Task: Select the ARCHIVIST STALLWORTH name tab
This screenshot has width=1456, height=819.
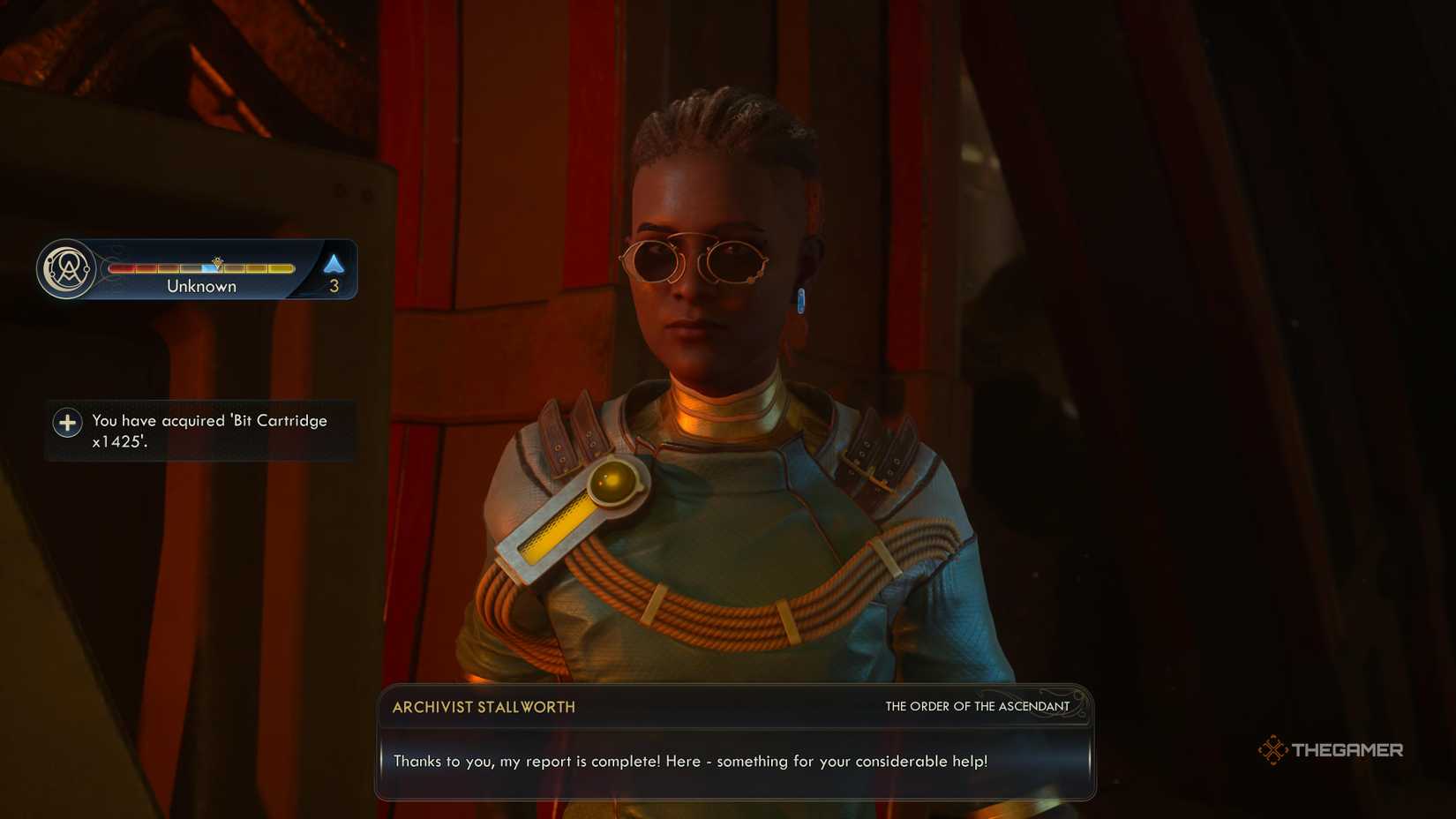Action: point(482,706)
